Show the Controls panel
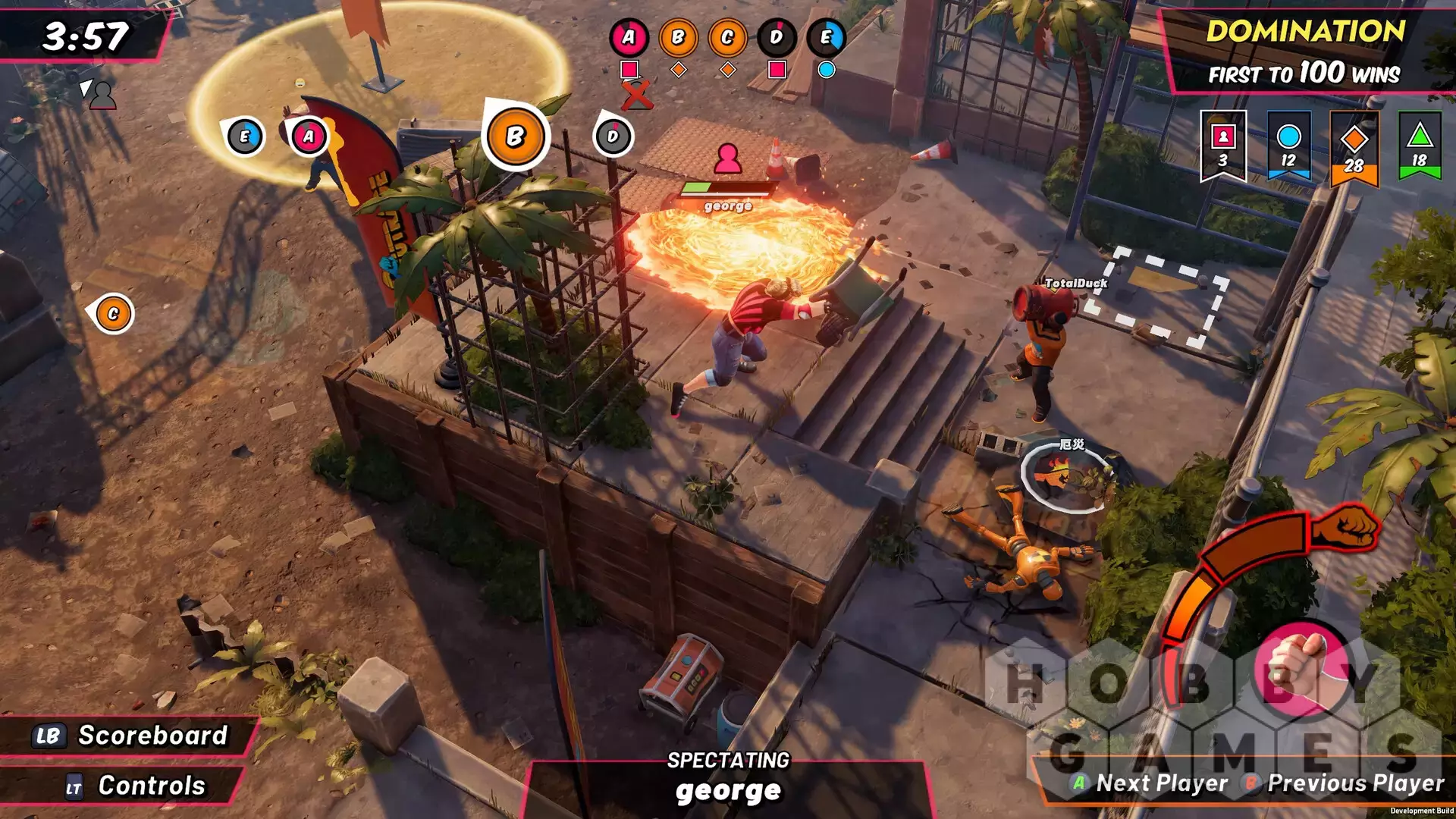 coord(136,786)
